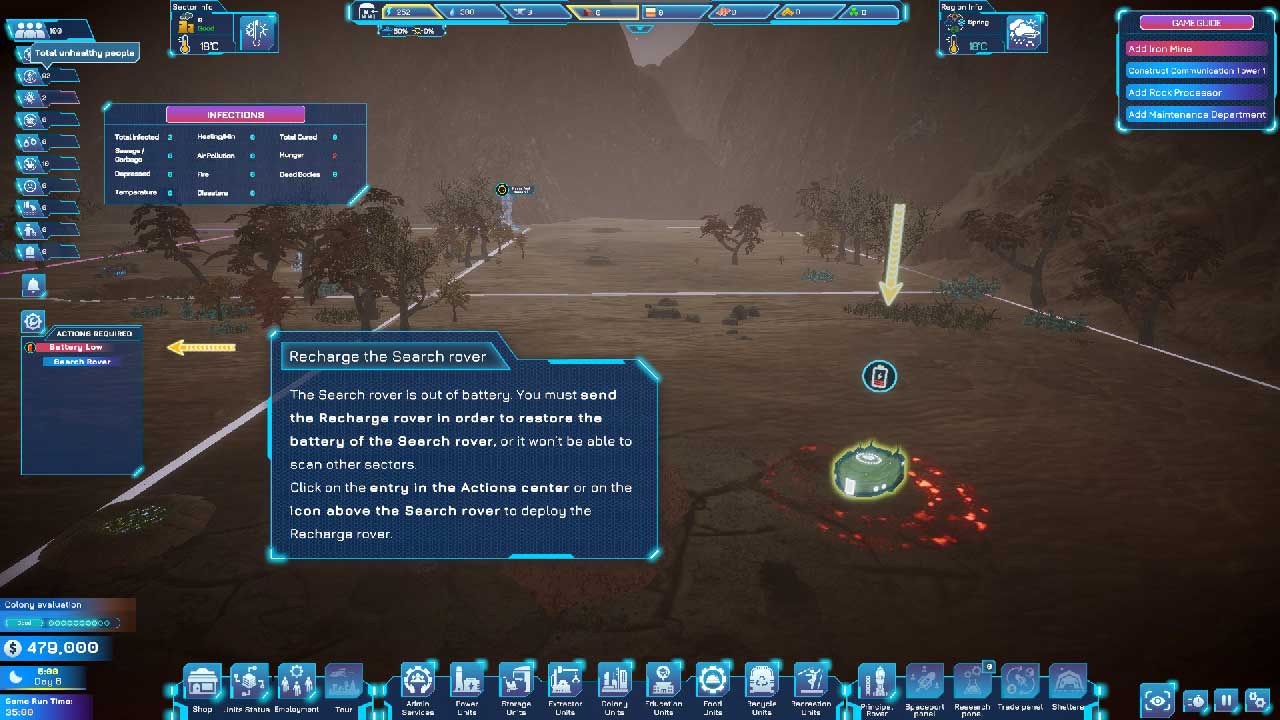
Task: Open the Employment panel
Action: pyautogui.click(x=297, y=683)
